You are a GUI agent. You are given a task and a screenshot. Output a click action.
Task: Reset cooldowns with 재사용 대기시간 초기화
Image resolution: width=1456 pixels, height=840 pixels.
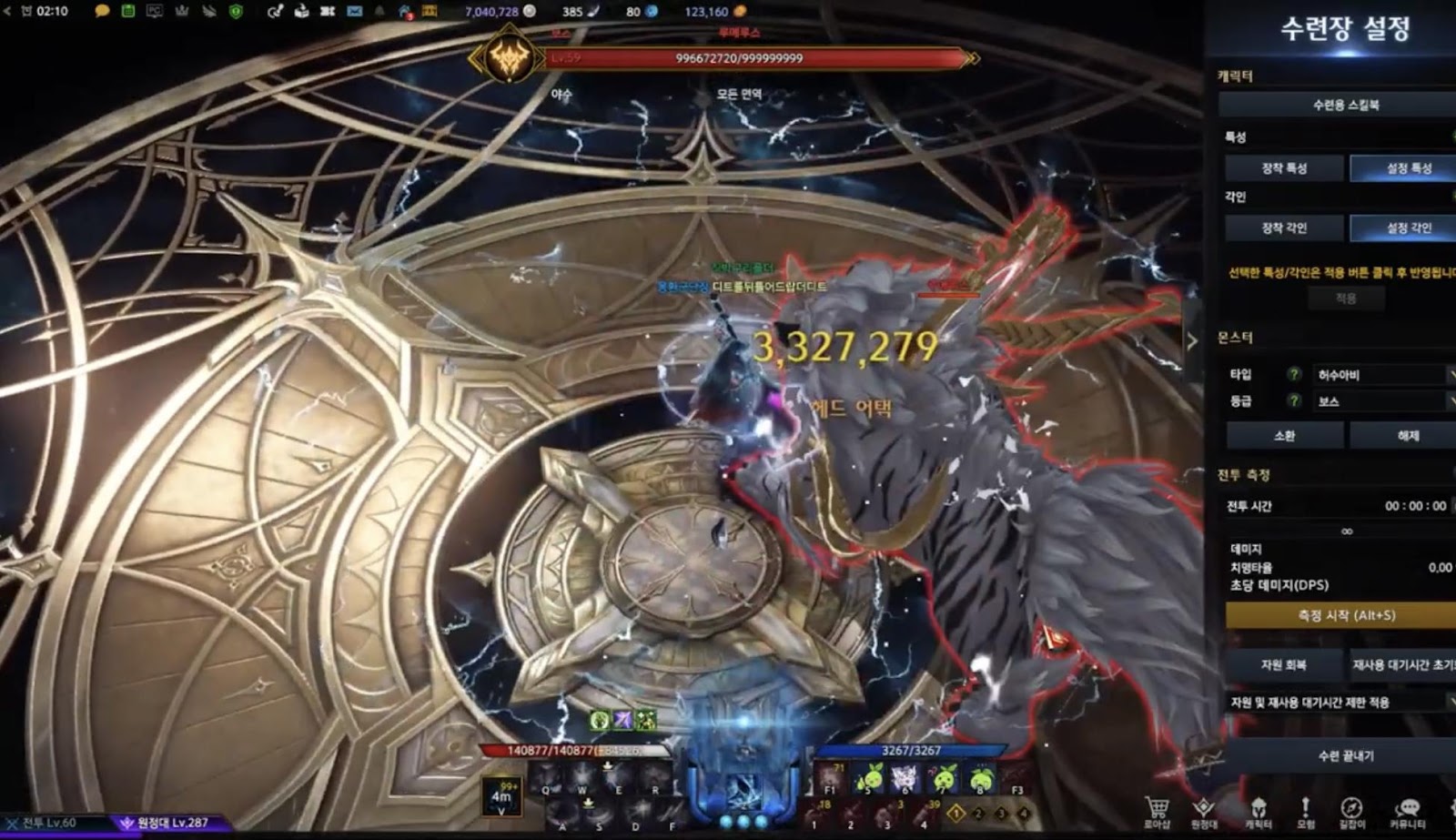[x=1403, y=665]
